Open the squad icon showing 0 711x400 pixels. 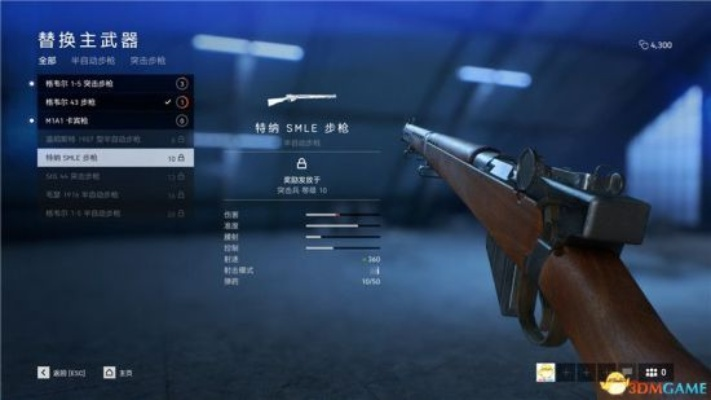pos(660,372)
